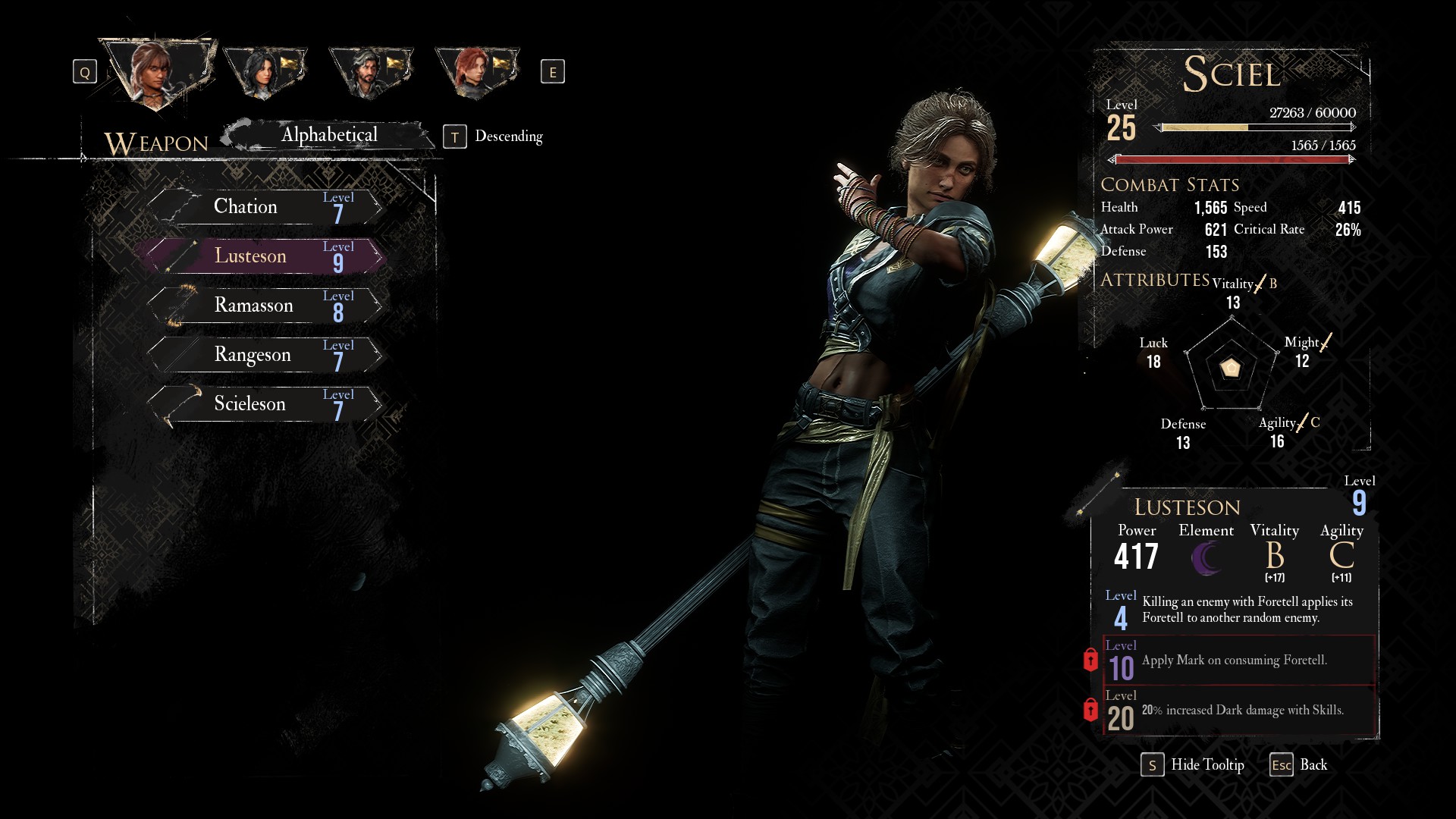Equip the Ramasson weapon
This screenshot has width=1456, height=819.
[265, 306]
